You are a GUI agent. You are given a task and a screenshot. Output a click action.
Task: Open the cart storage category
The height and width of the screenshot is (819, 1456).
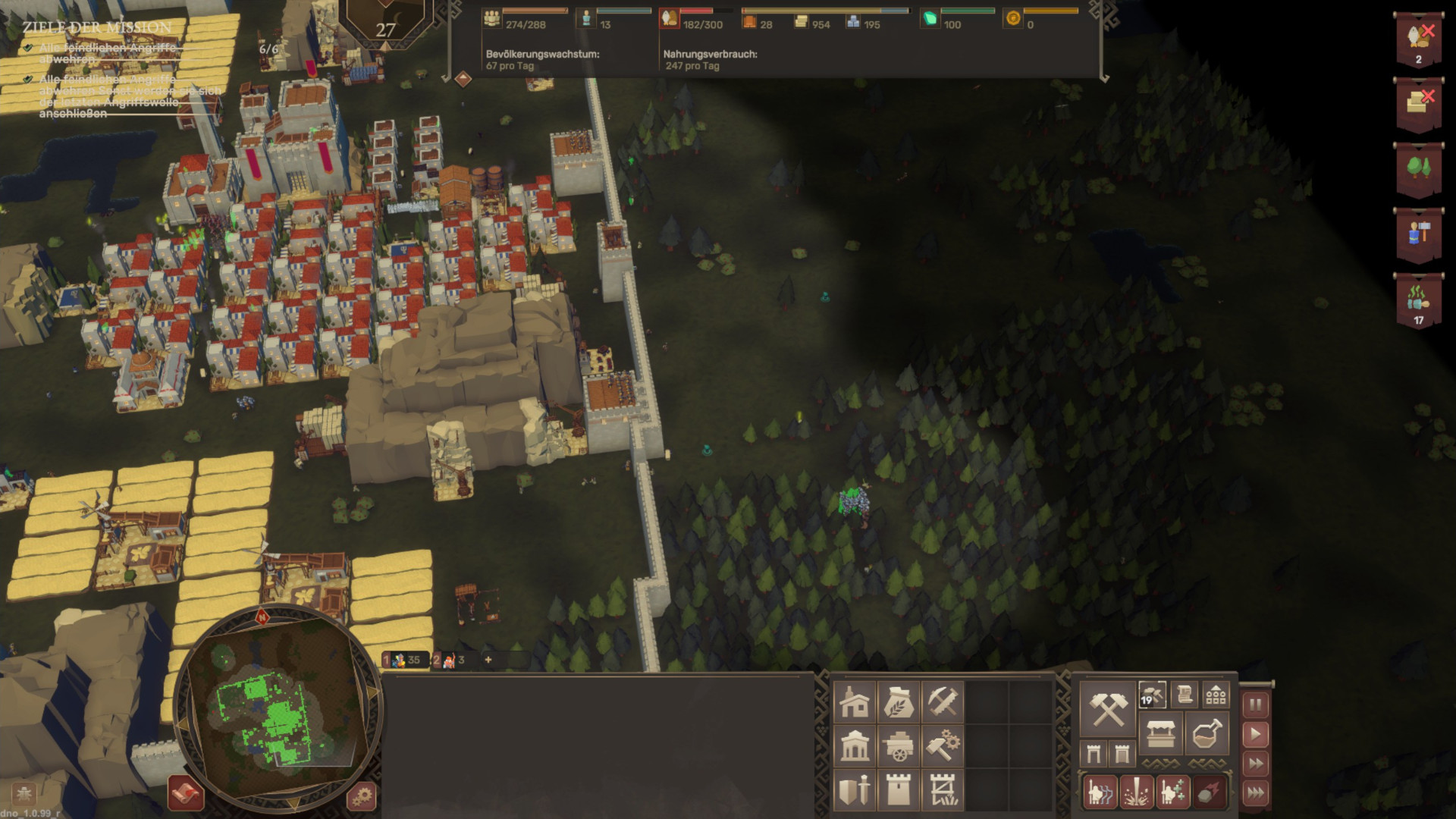[x=898, y=746]
